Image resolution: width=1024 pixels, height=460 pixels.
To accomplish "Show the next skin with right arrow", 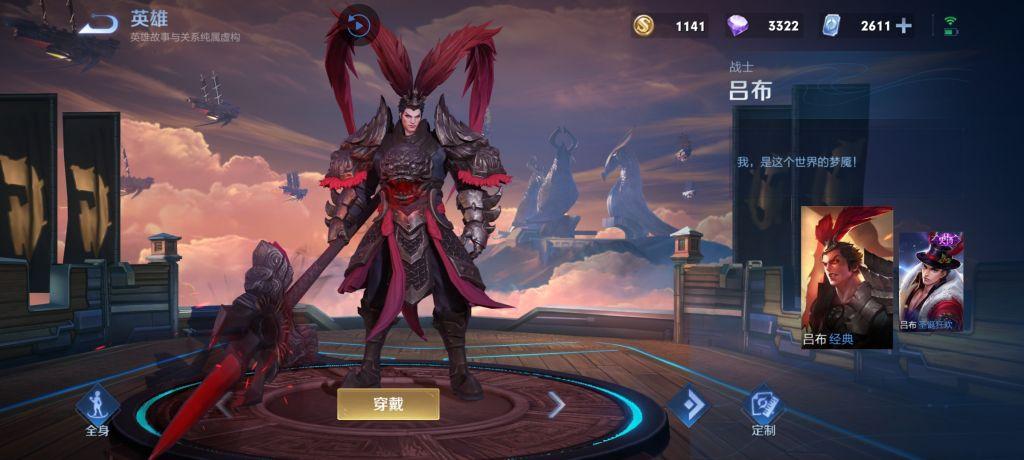I will click(x=556, y=404).
